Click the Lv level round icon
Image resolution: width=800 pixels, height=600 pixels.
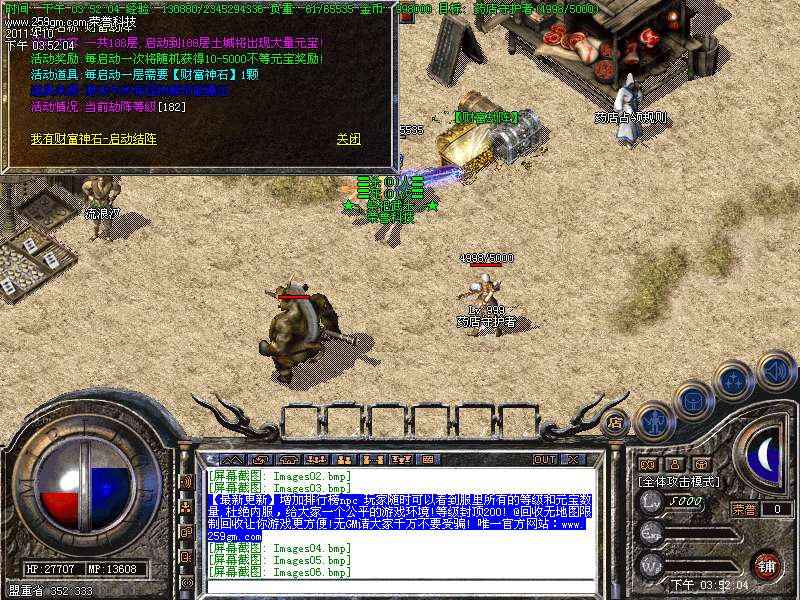pos(651,501)
